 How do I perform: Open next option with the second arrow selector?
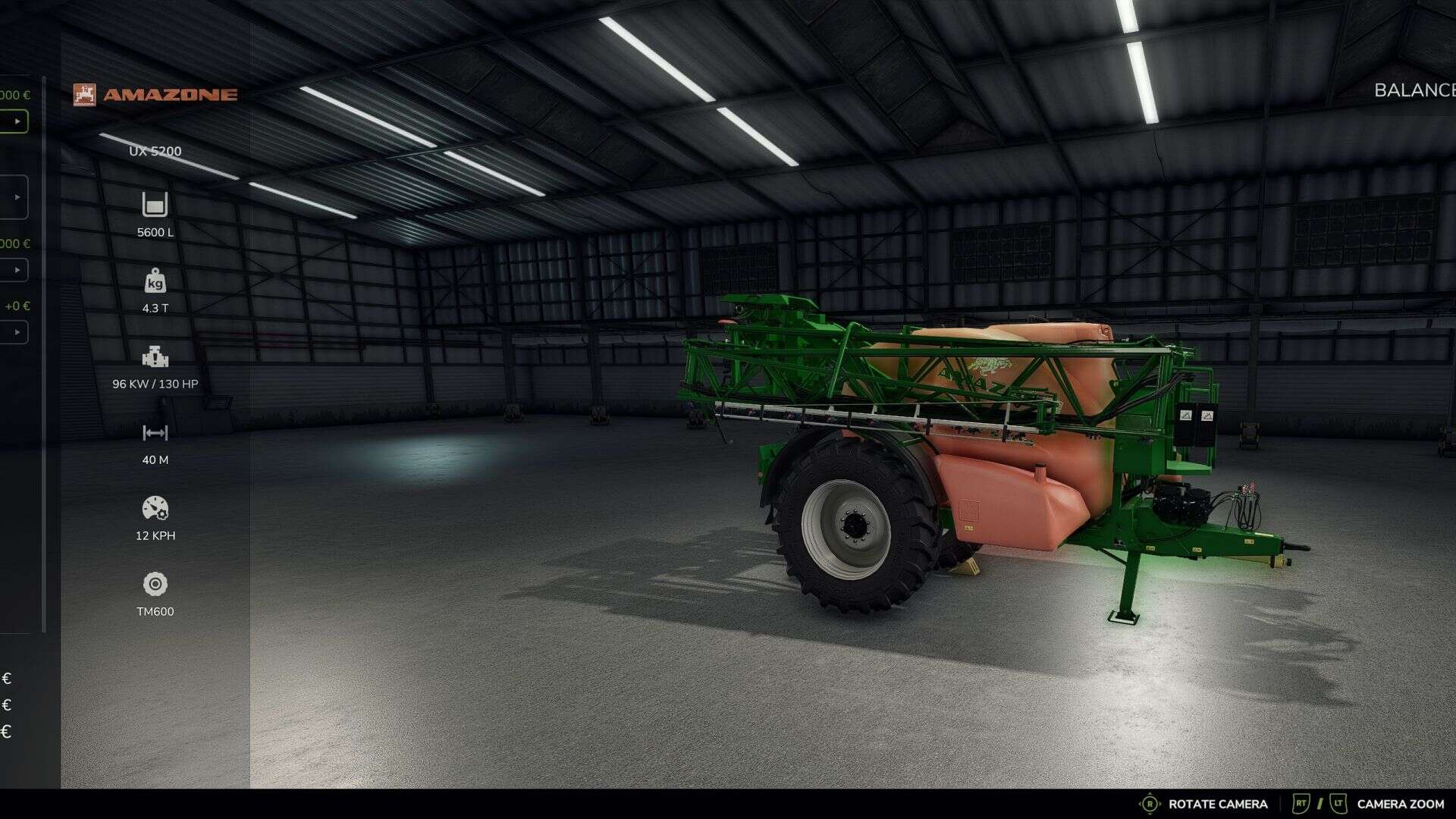[18, 196]
